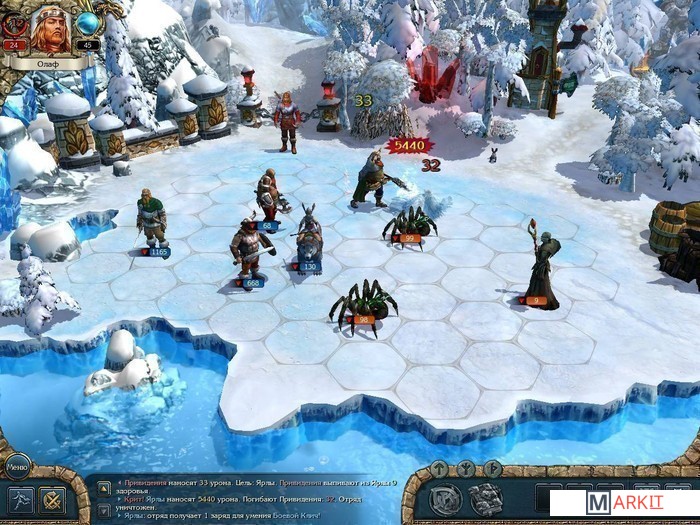
Task: Target the dark robed mage unit
Action: coord(543,265)
